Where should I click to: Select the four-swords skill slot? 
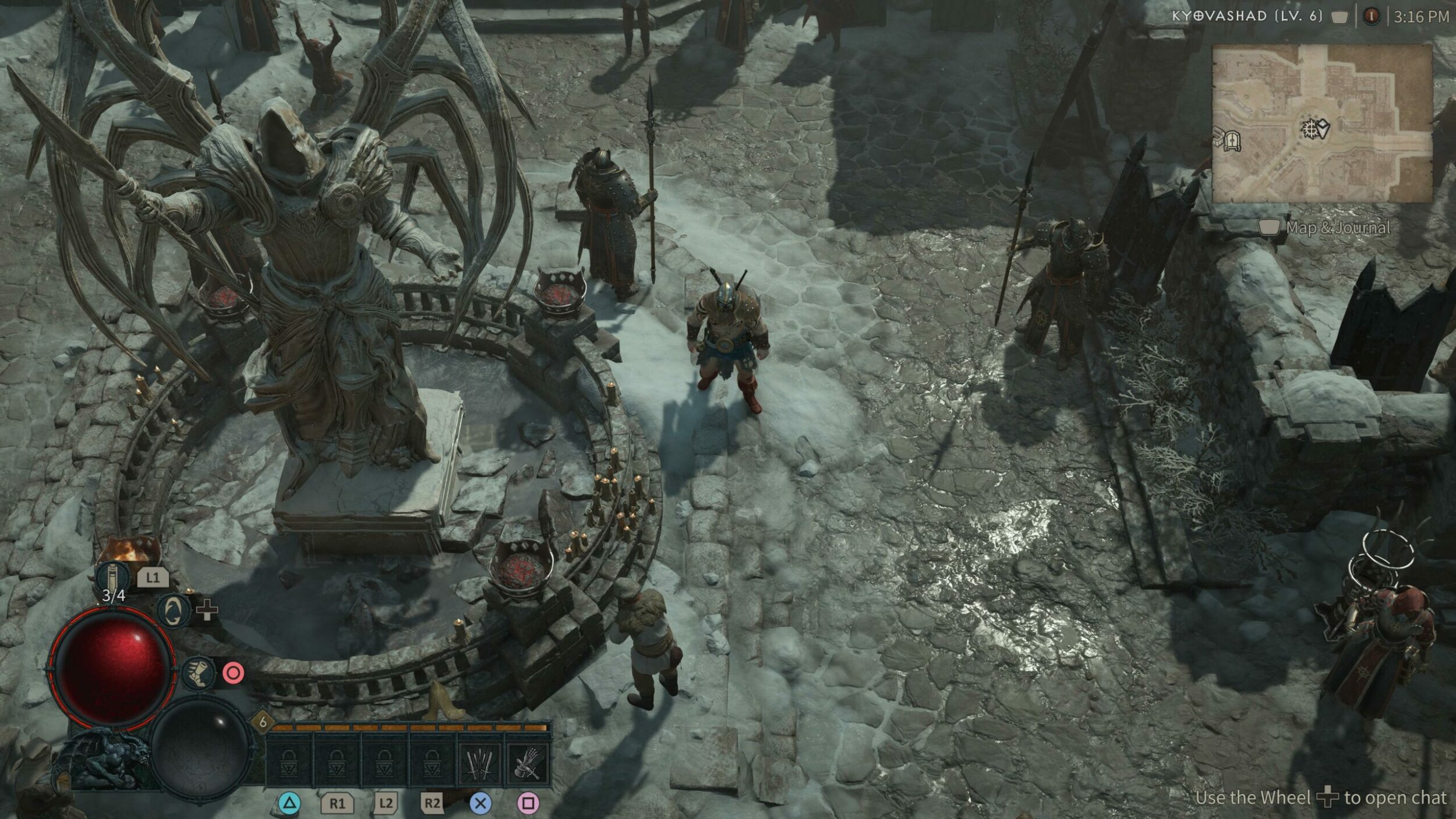[x=480, y=762]
